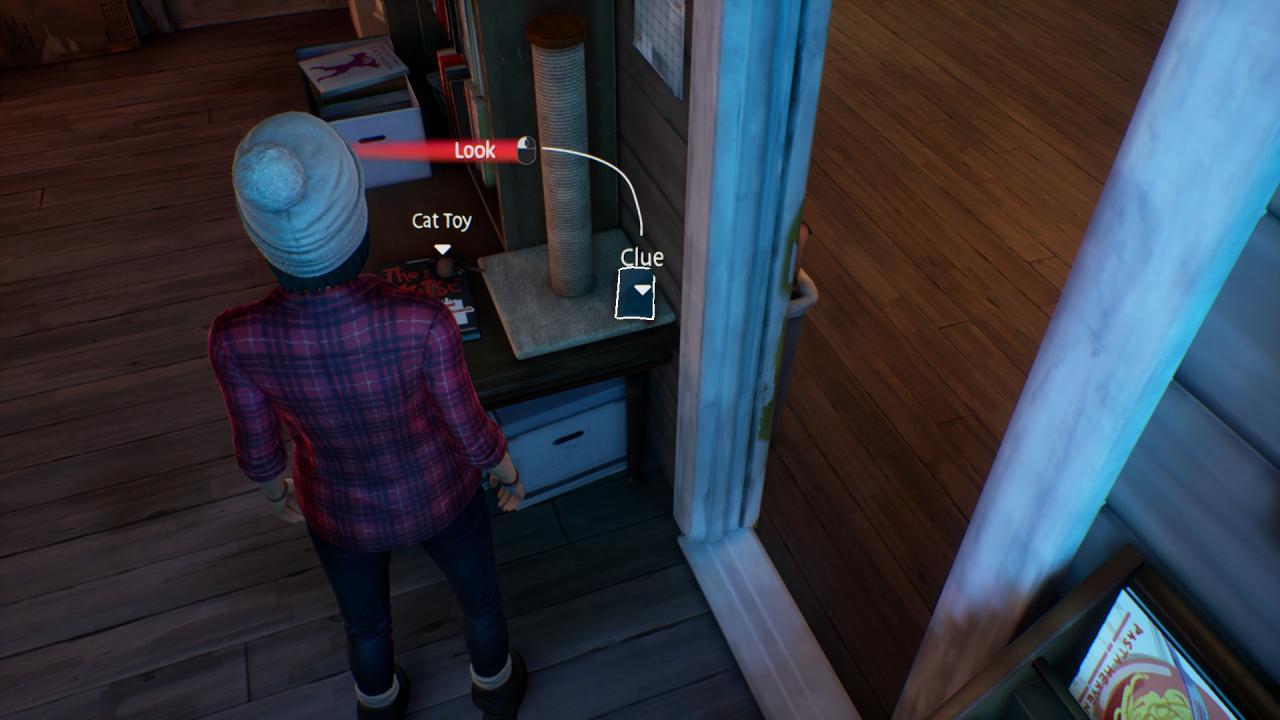This screenshot has width=1280, height=720.
Task: Choose the Cat Toy interaction marker
Action: point(442,249)
